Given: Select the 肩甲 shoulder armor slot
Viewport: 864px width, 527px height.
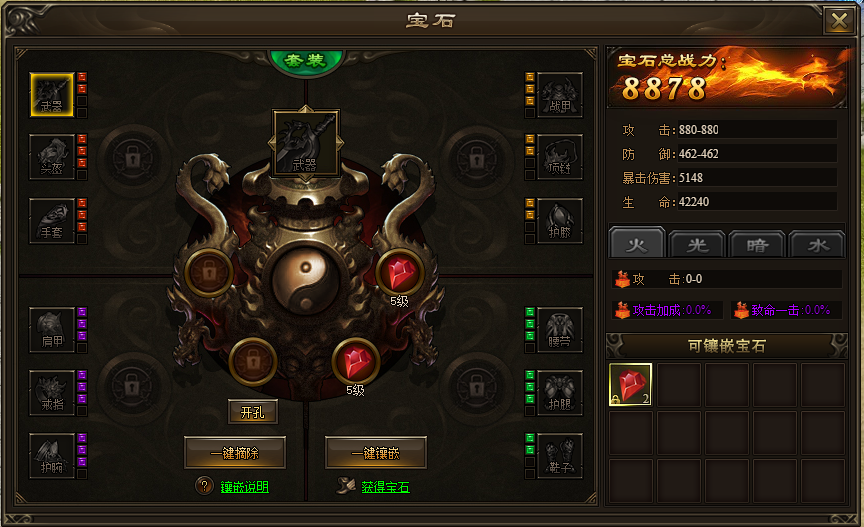Looking at the screenshot, I should pyautogui.click(x=52, y=329).
